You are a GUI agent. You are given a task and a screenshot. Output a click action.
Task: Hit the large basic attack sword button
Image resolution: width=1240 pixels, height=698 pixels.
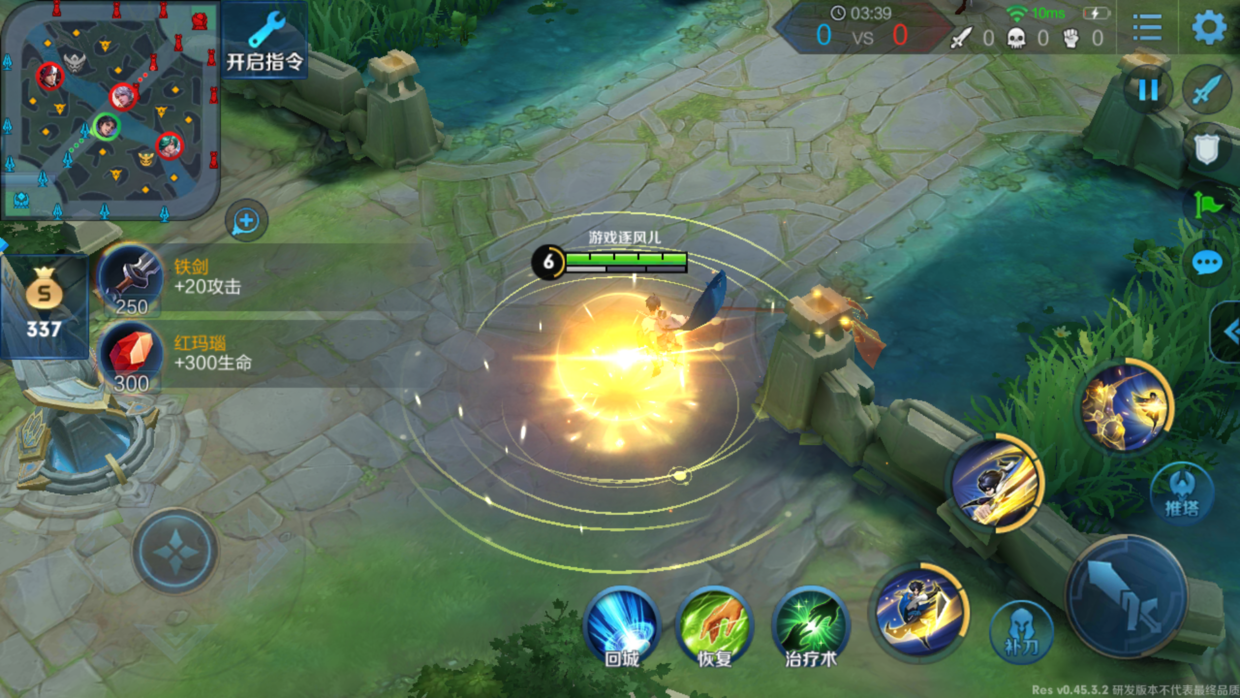coord(1127,596)
